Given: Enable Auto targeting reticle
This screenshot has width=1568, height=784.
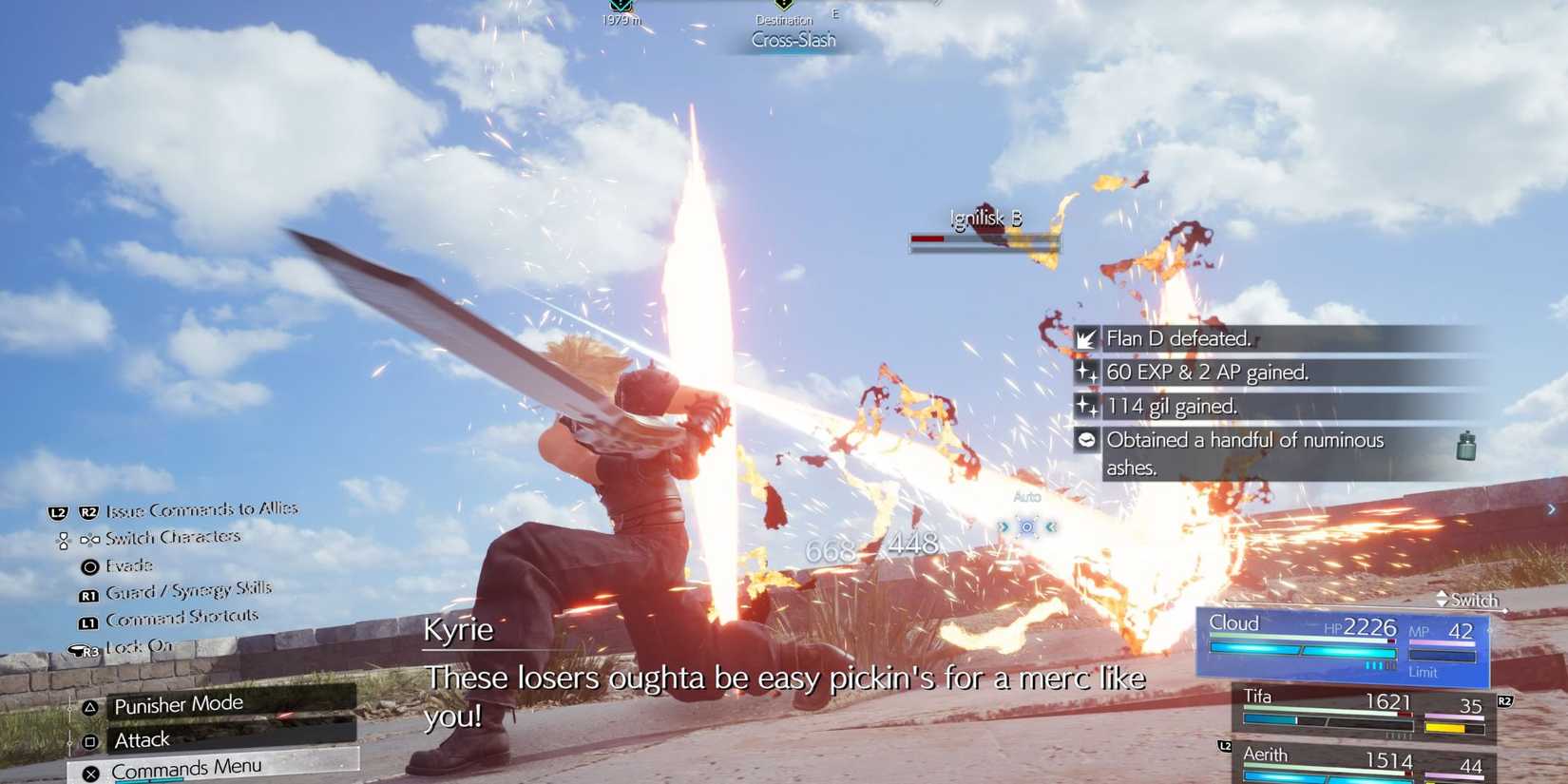Looking at the screenshot, I should 1026,526.
